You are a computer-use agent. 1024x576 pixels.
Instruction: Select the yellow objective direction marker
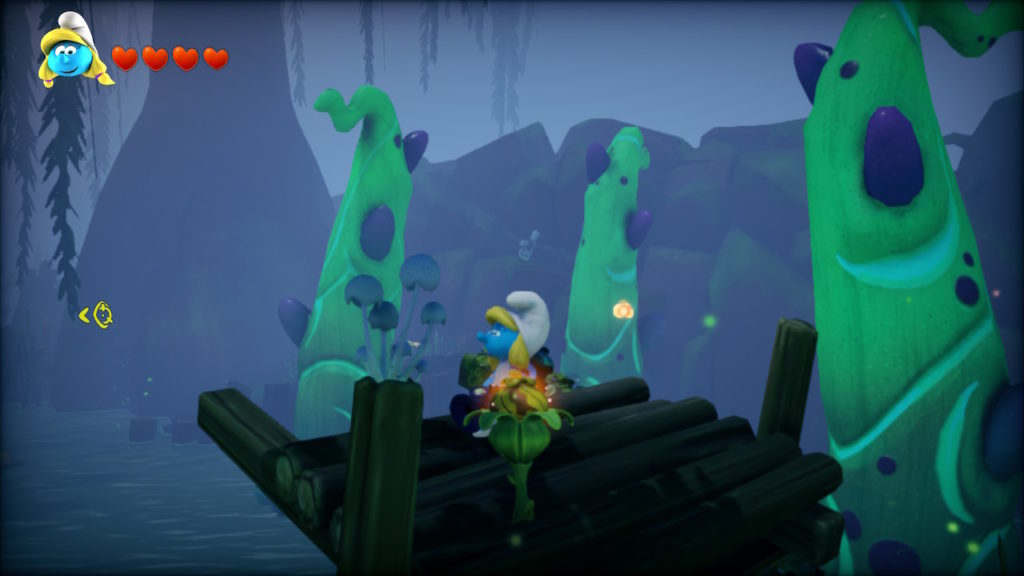[x=97, y=315]
